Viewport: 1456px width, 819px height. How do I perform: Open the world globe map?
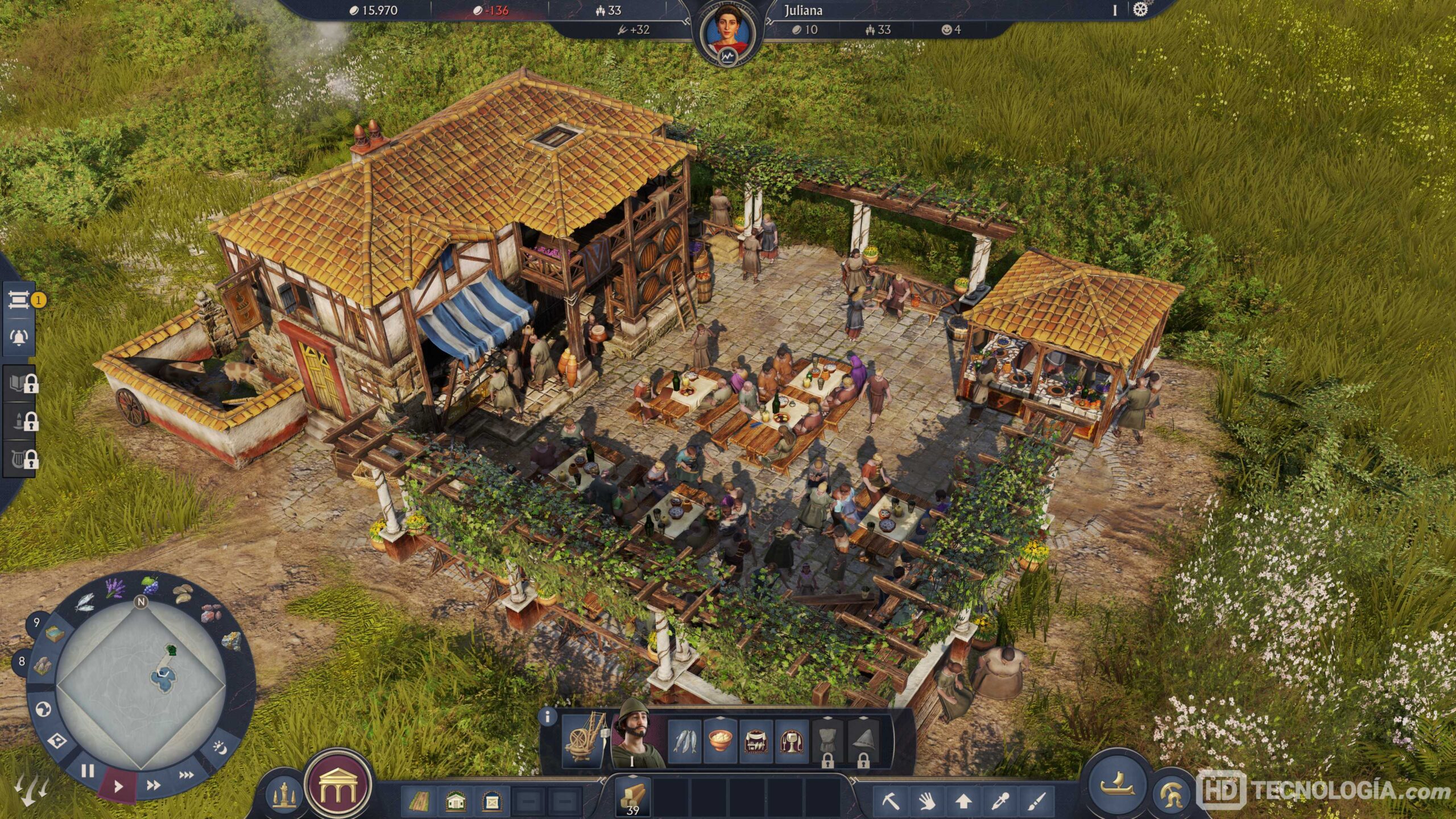coord(43,709)
